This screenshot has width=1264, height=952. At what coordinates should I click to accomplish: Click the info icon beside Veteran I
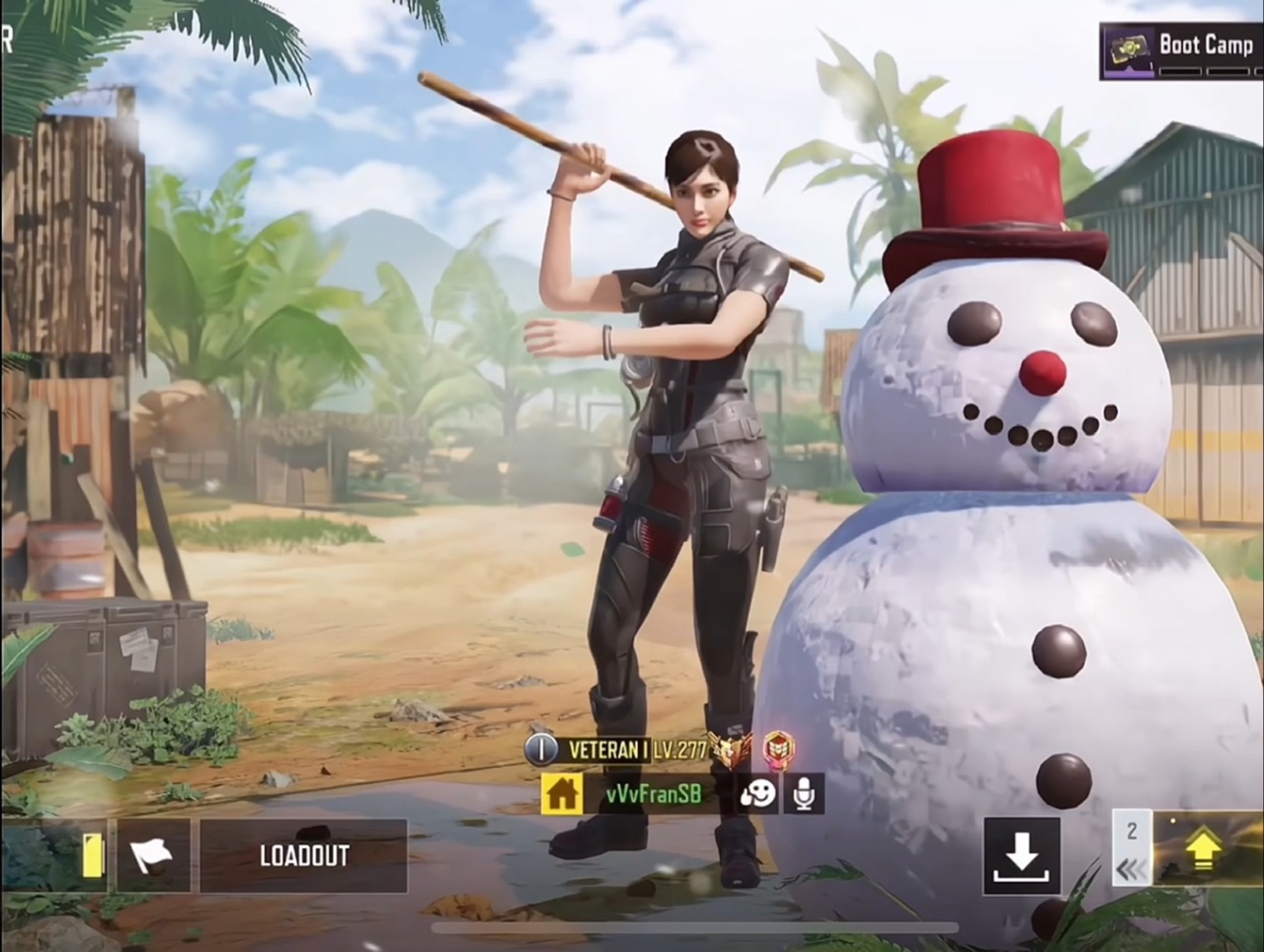click(540, 750)
